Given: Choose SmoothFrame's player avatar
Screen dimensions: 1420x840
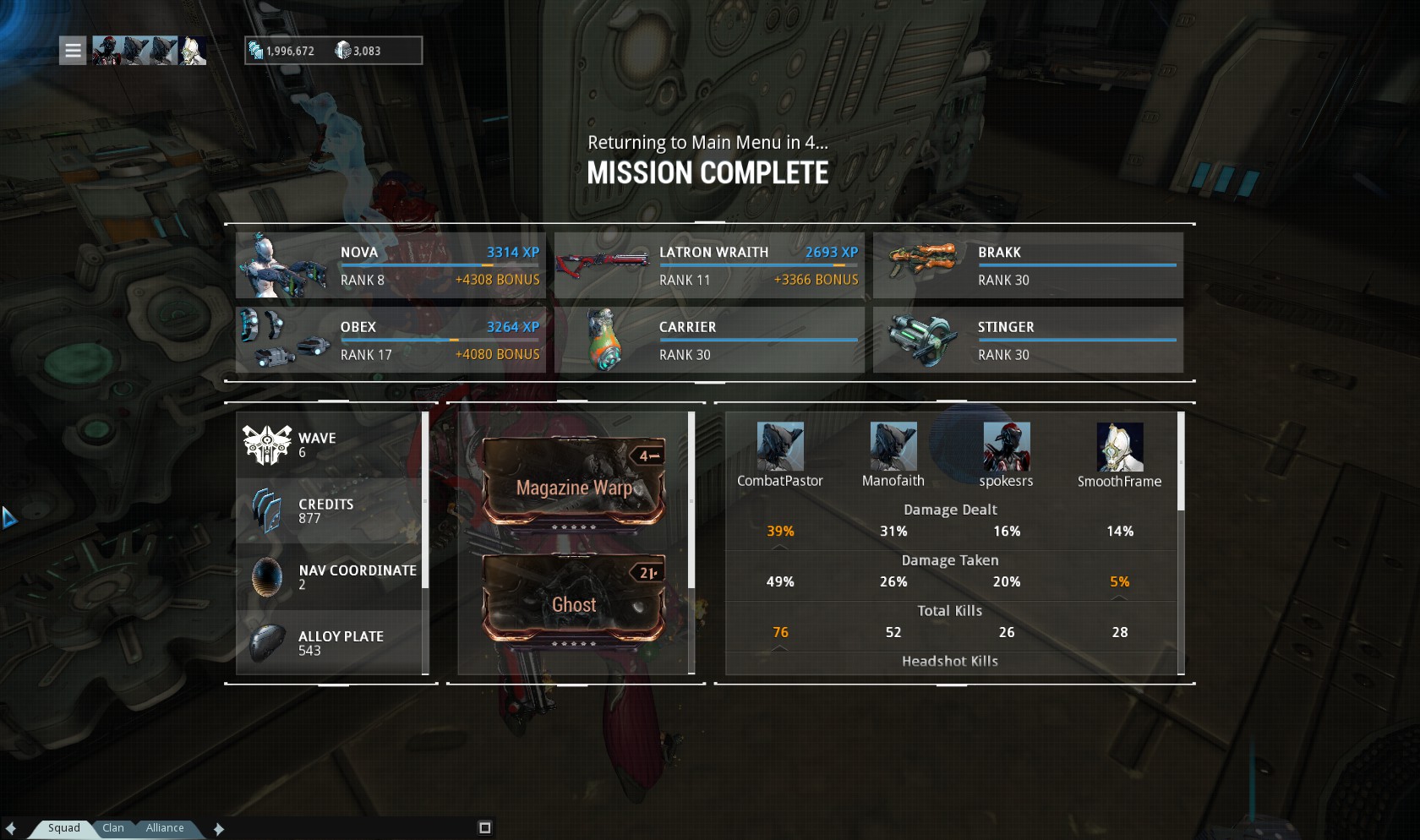Looking at the screenshot, I should coord(1119,447).
